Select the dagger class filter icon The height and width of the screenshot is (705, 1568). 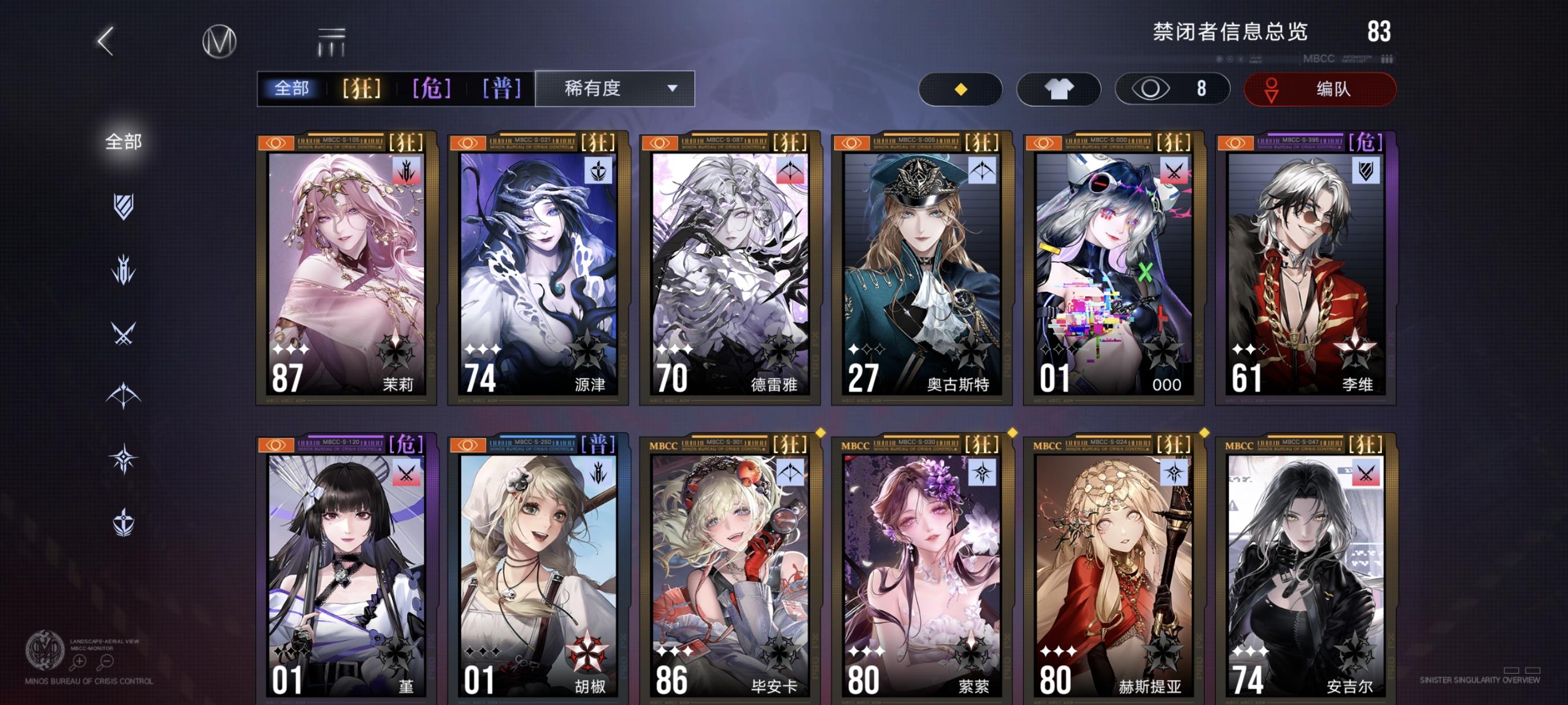[x=124, y=269]
